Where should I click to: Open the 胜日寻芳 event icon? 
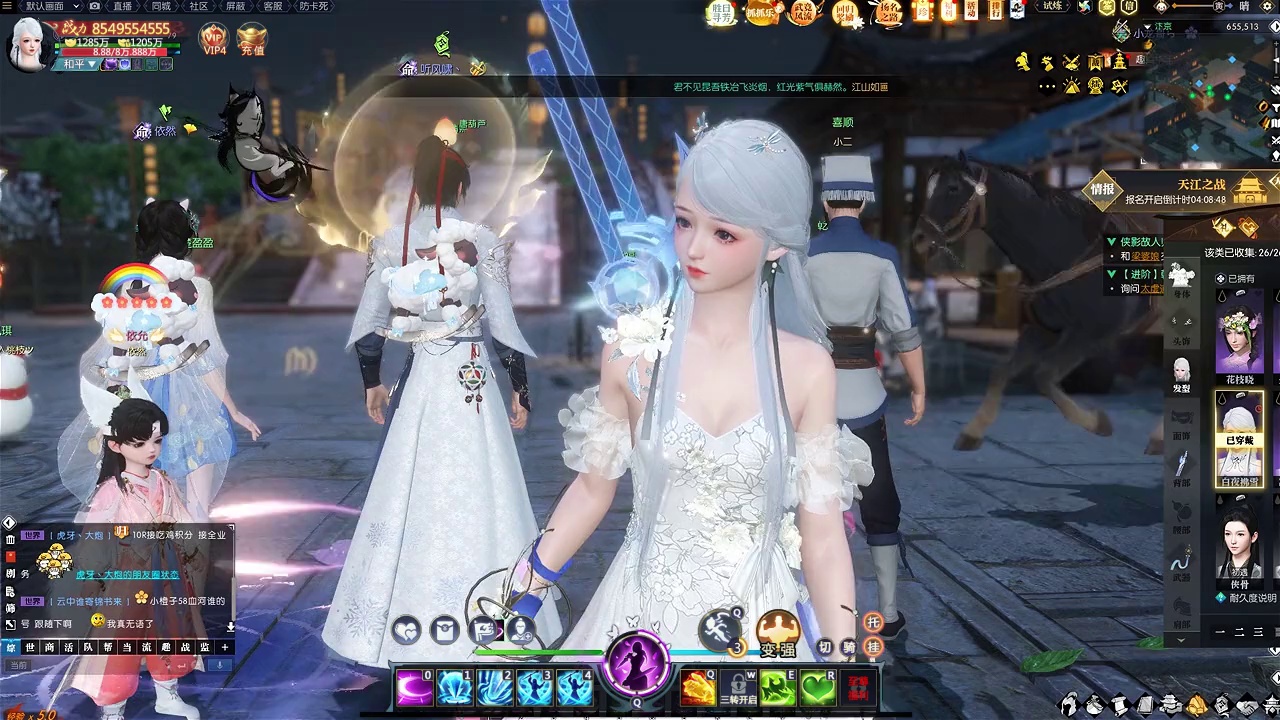click(x=720, y=12)
